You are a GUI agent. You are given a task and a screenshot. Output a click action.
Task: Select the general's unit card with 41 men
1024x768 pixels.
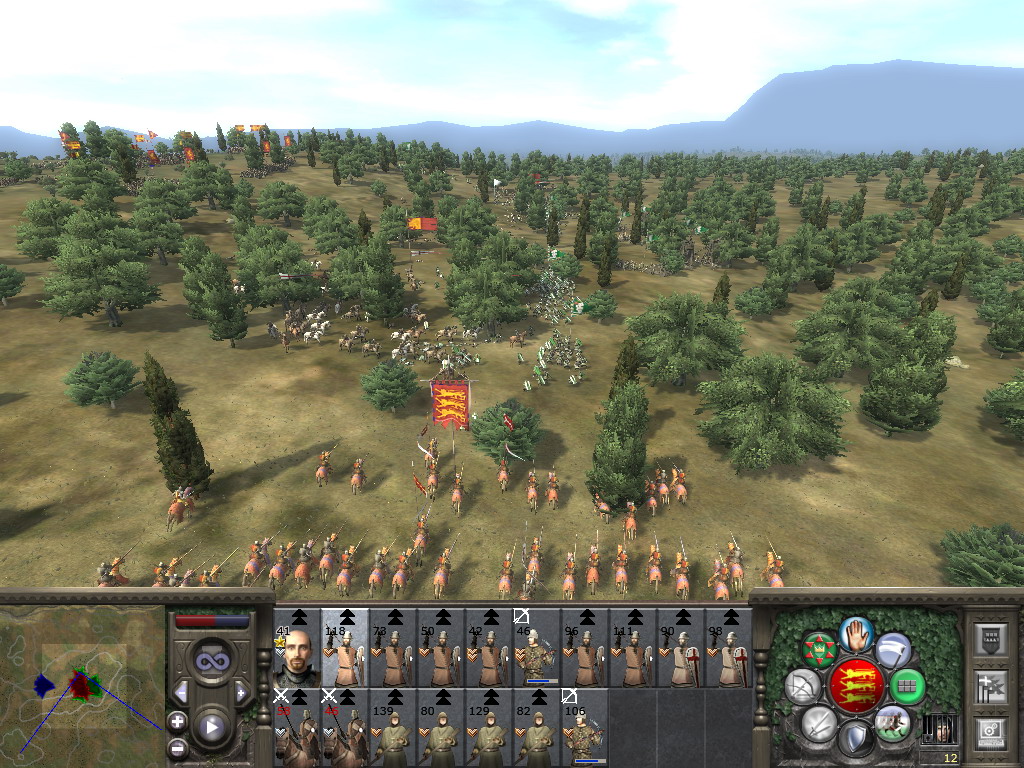click(297, 648)
